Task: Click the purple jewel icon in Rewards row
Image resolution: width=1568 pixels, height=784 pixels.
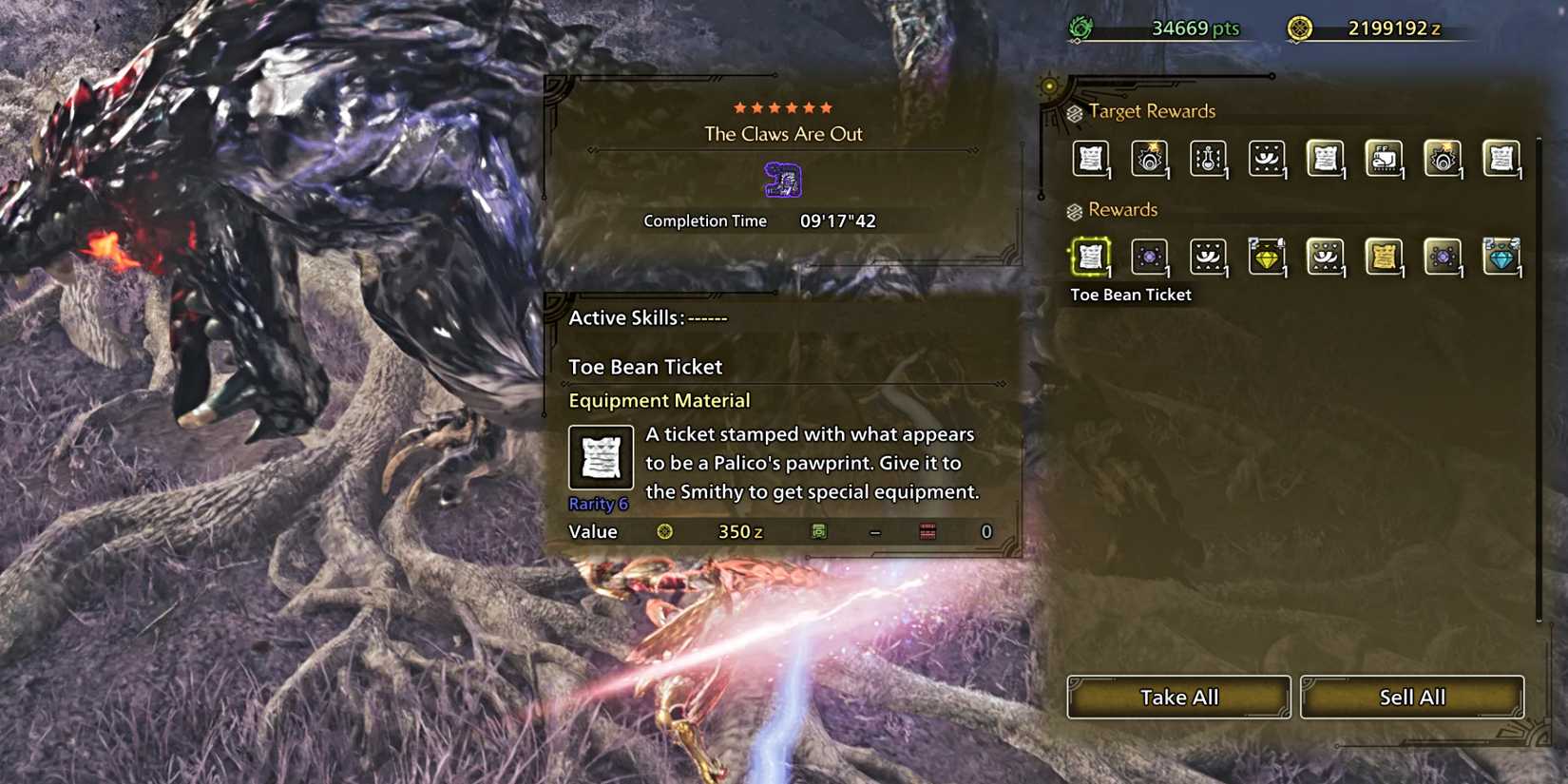Action: point(1149,257)
